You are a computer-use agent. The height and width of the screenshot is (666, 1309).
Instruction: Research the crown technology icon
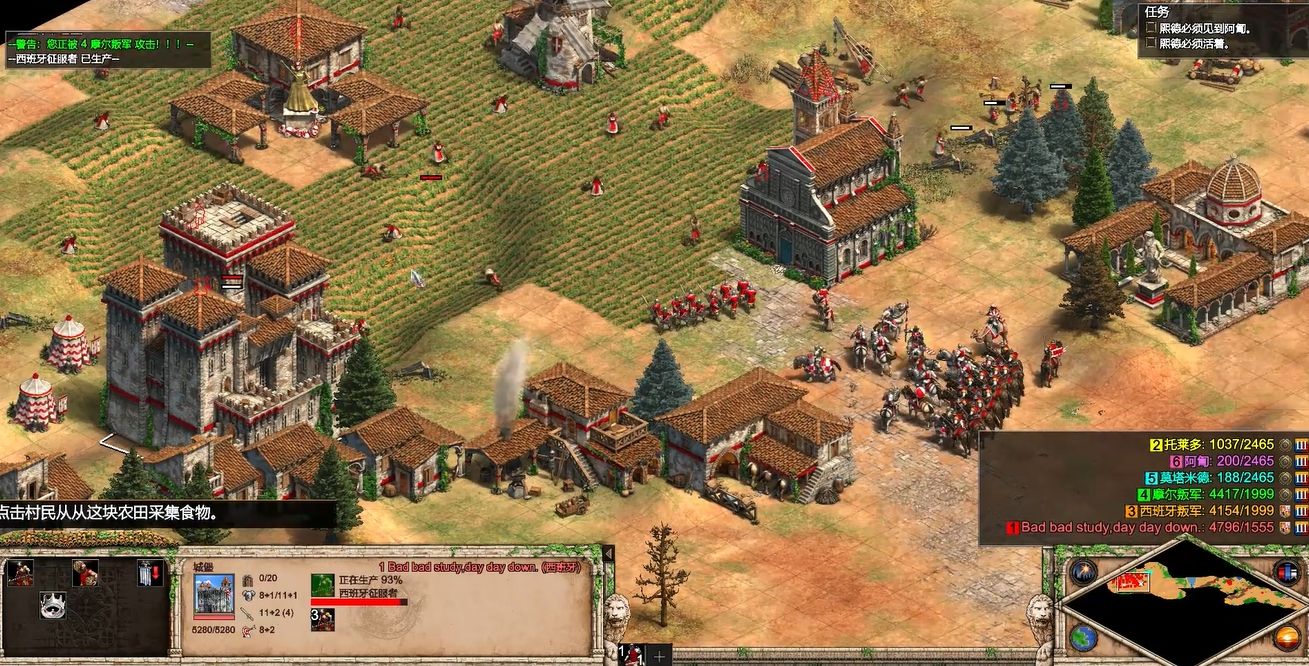[x=52, y=605]
